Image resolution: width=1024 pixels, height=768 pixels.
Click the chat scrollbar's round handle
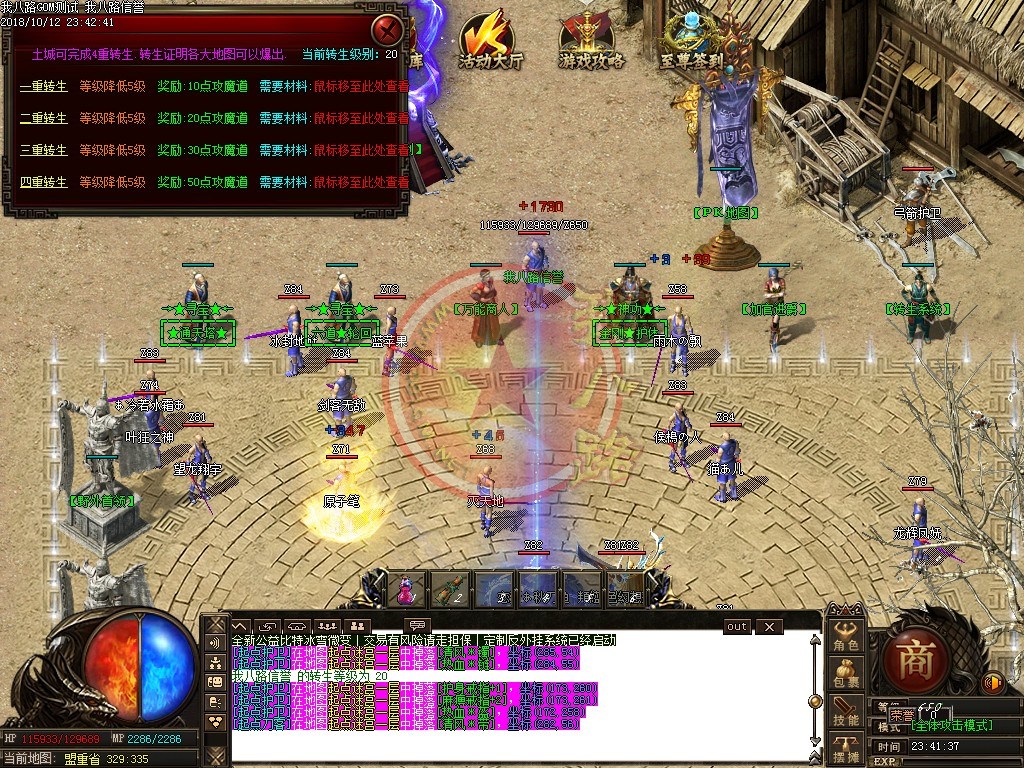tap(815, 701)
